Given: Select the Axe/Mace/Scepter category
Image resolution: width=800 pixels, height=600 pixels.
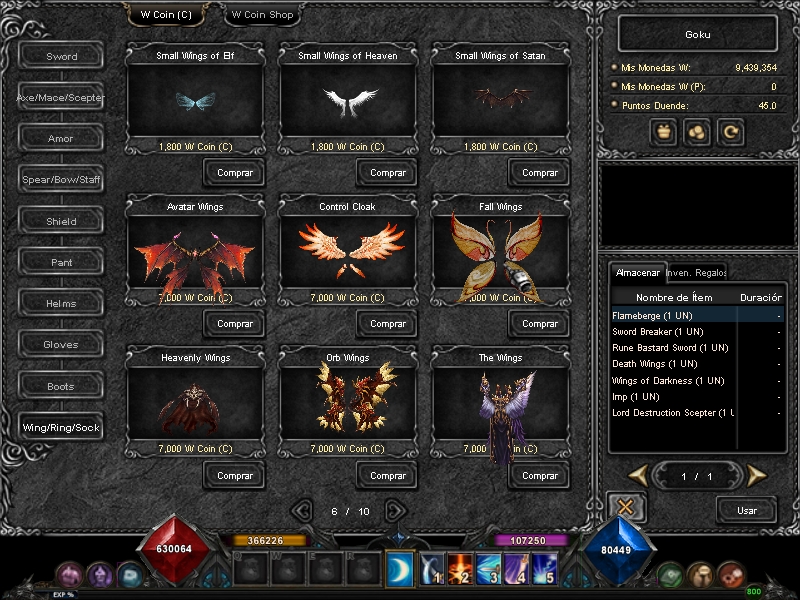Looking at the screenshot, I should pyautogui.click(x=61, y=98).
